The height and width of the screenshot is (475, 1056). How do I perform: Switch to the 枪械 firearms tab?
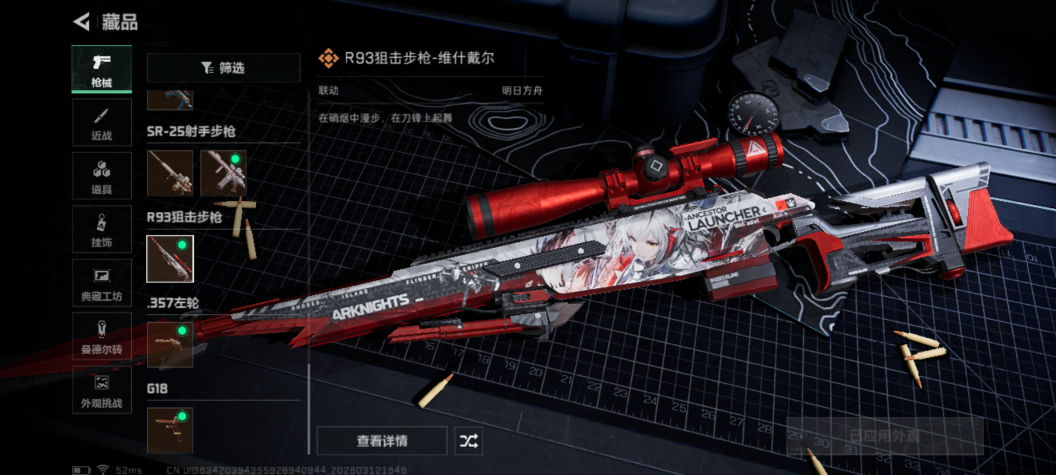(x=102, y=69)
